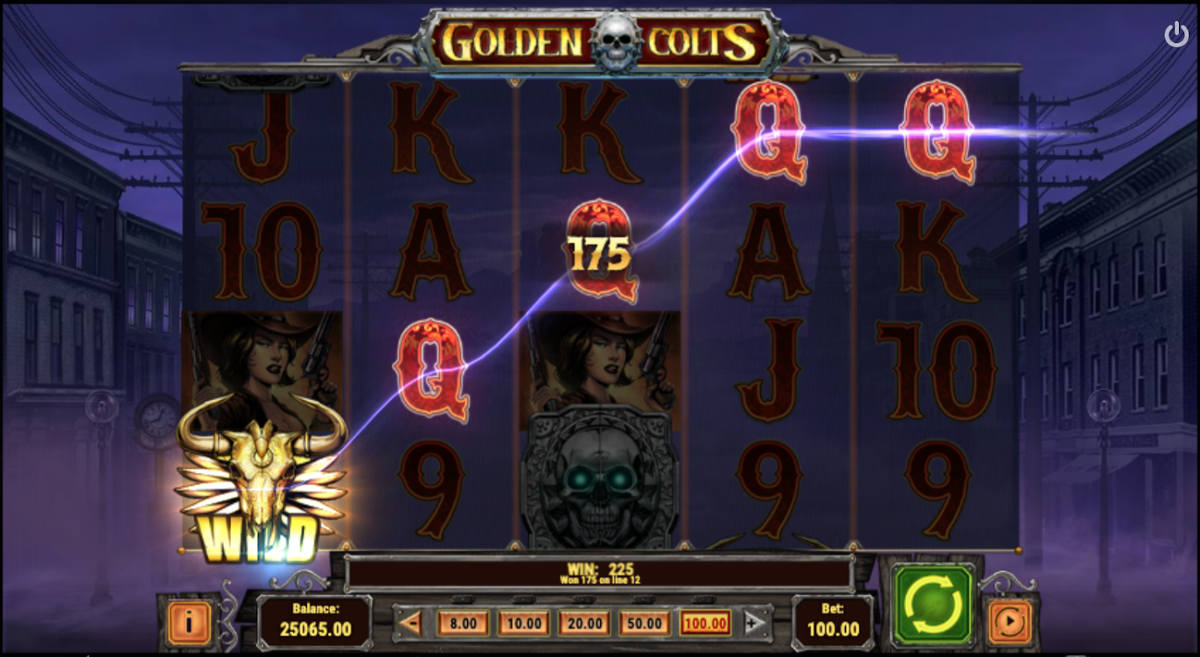This screenshot has width=1200, height=657.
Task: Start autoplay with the orange play button
Action: pos(1009,622)
